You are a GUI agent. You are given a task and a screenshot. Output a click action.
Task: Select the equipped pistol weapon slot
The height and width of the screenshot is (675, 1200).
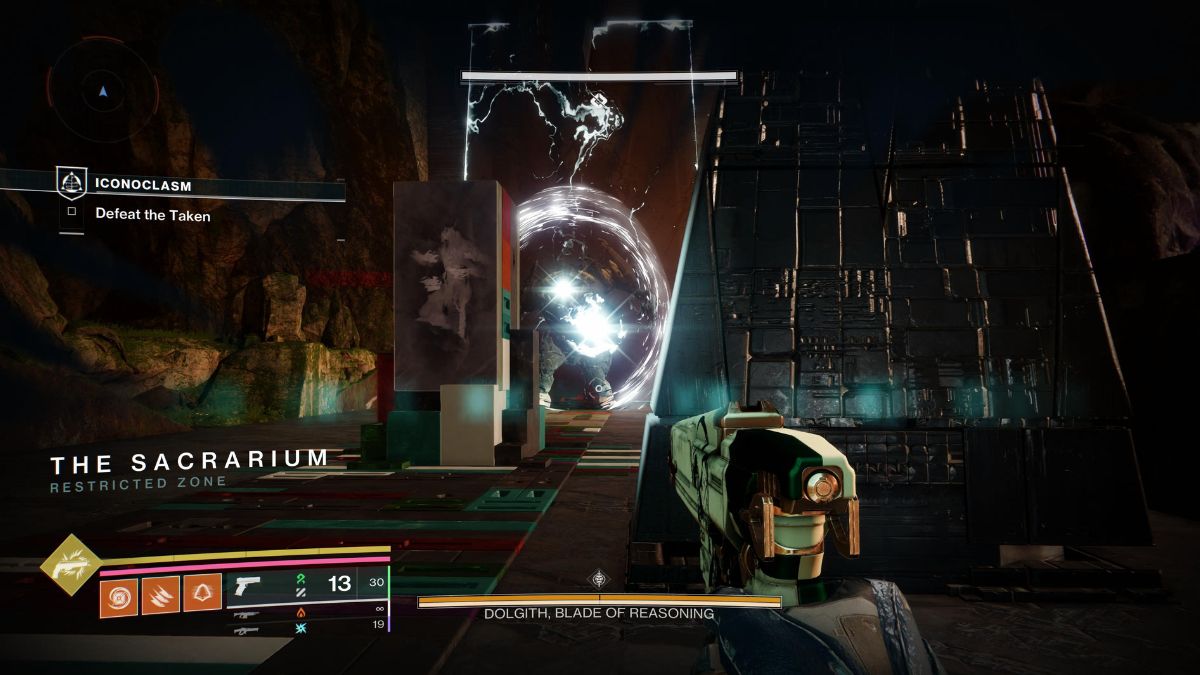(247, 584)
